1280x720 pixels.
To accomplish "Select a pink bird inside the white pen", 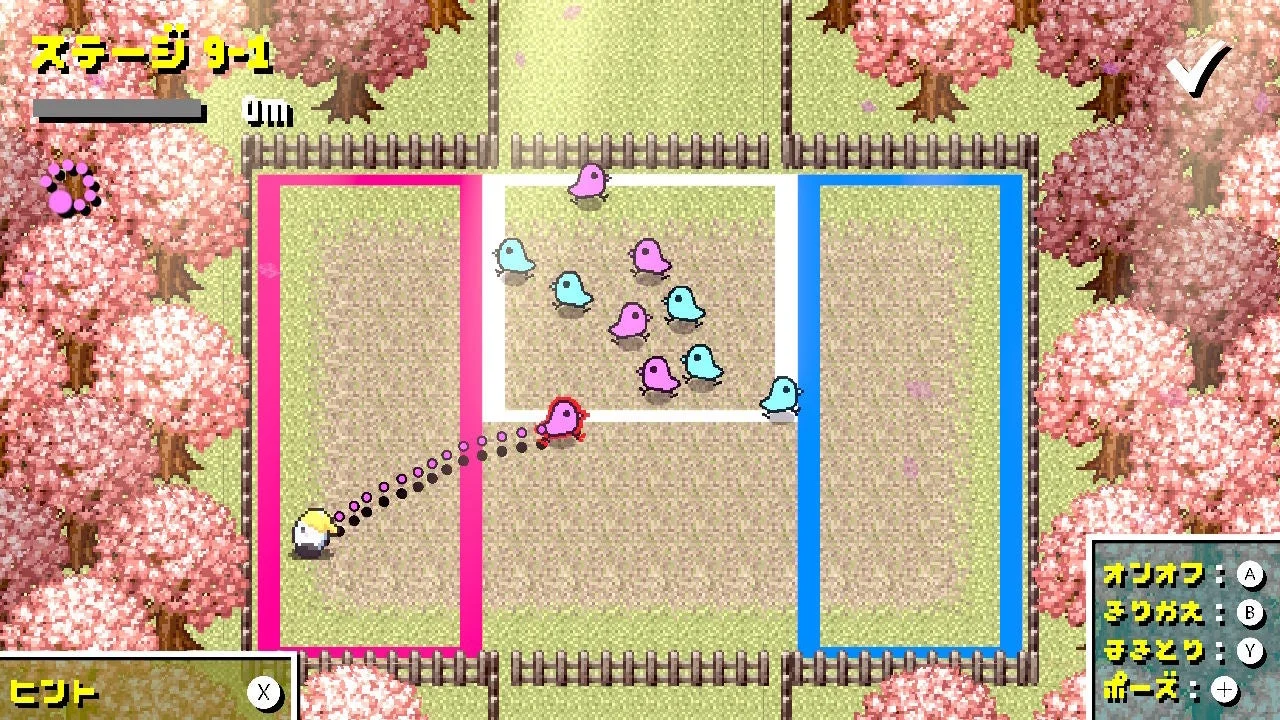I will coord(630,318).
